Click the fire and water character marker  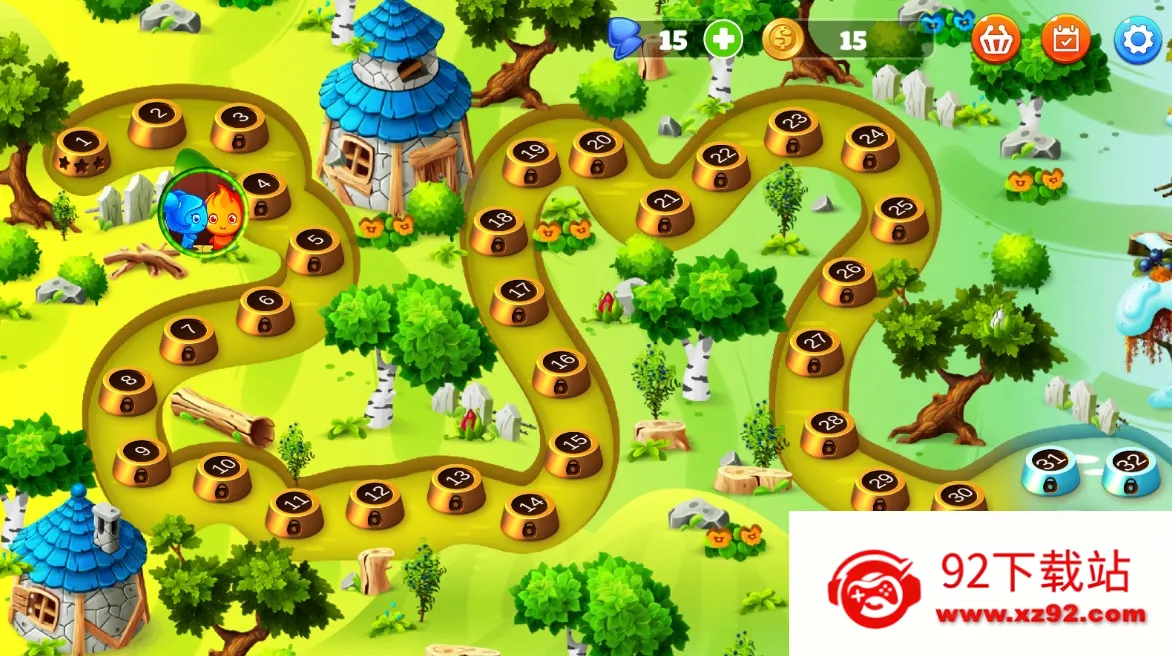click(x=202, y=210)
